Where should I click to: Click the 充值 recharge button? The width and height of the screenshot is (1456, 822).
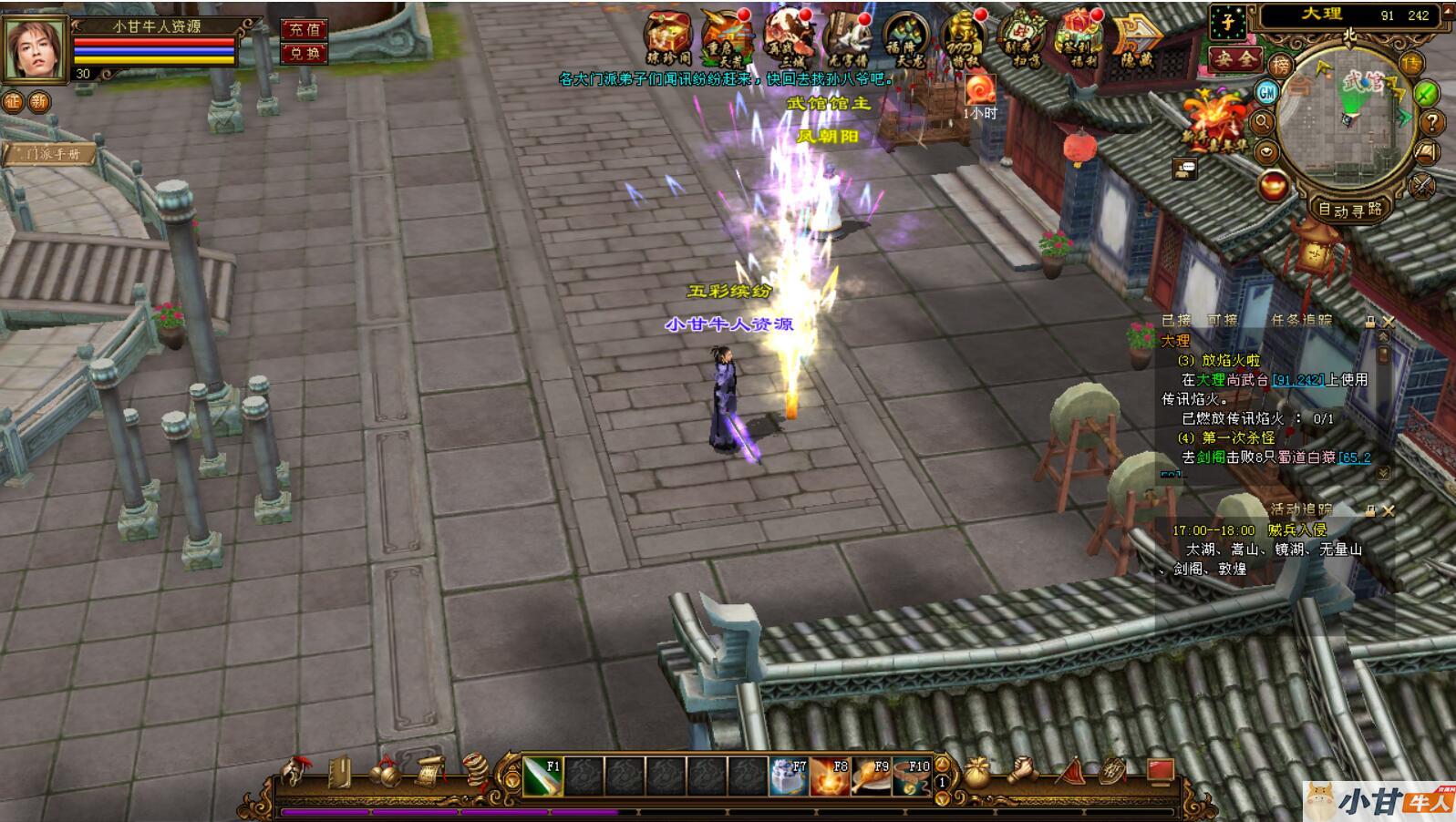304,30
